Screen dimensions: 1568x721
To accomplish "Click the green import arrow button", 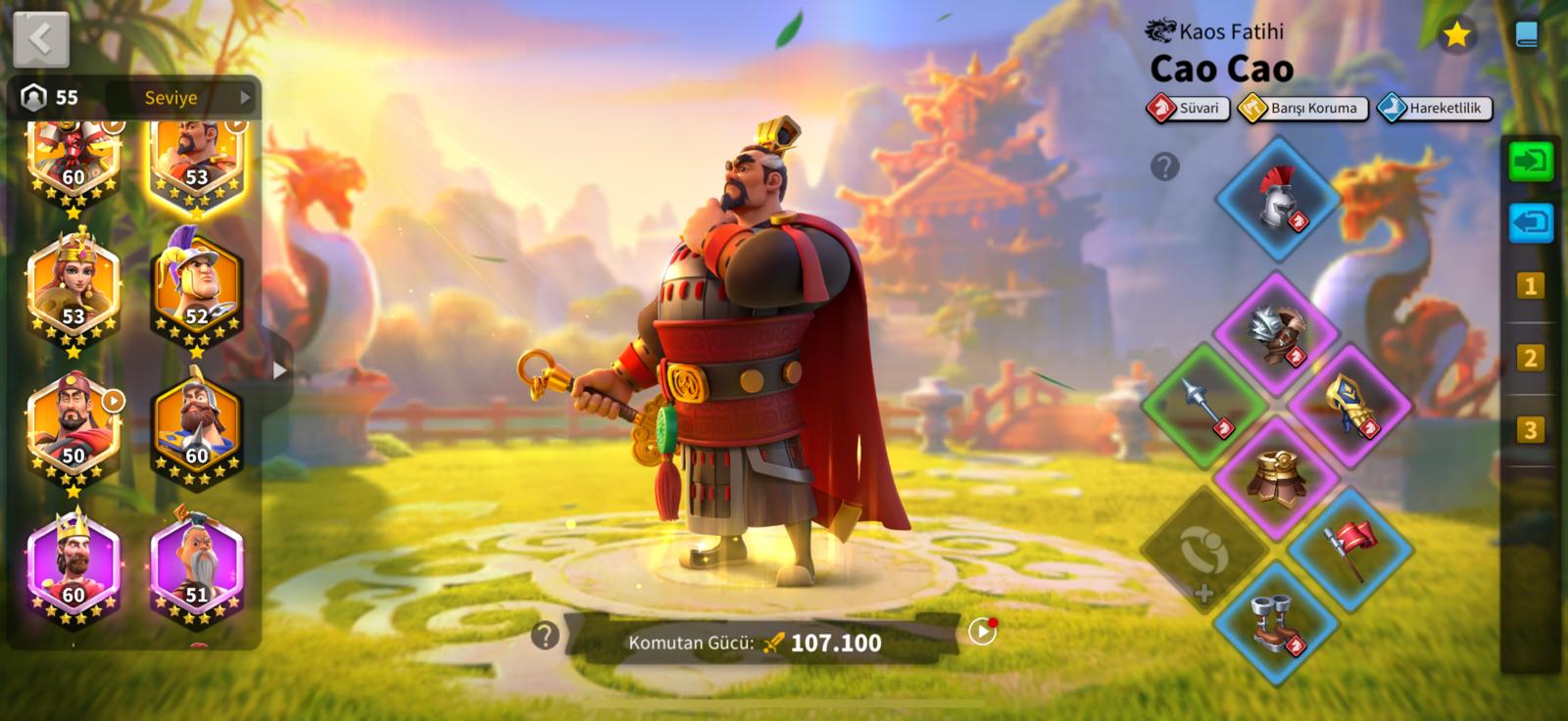I will [x=1530, y=161].
